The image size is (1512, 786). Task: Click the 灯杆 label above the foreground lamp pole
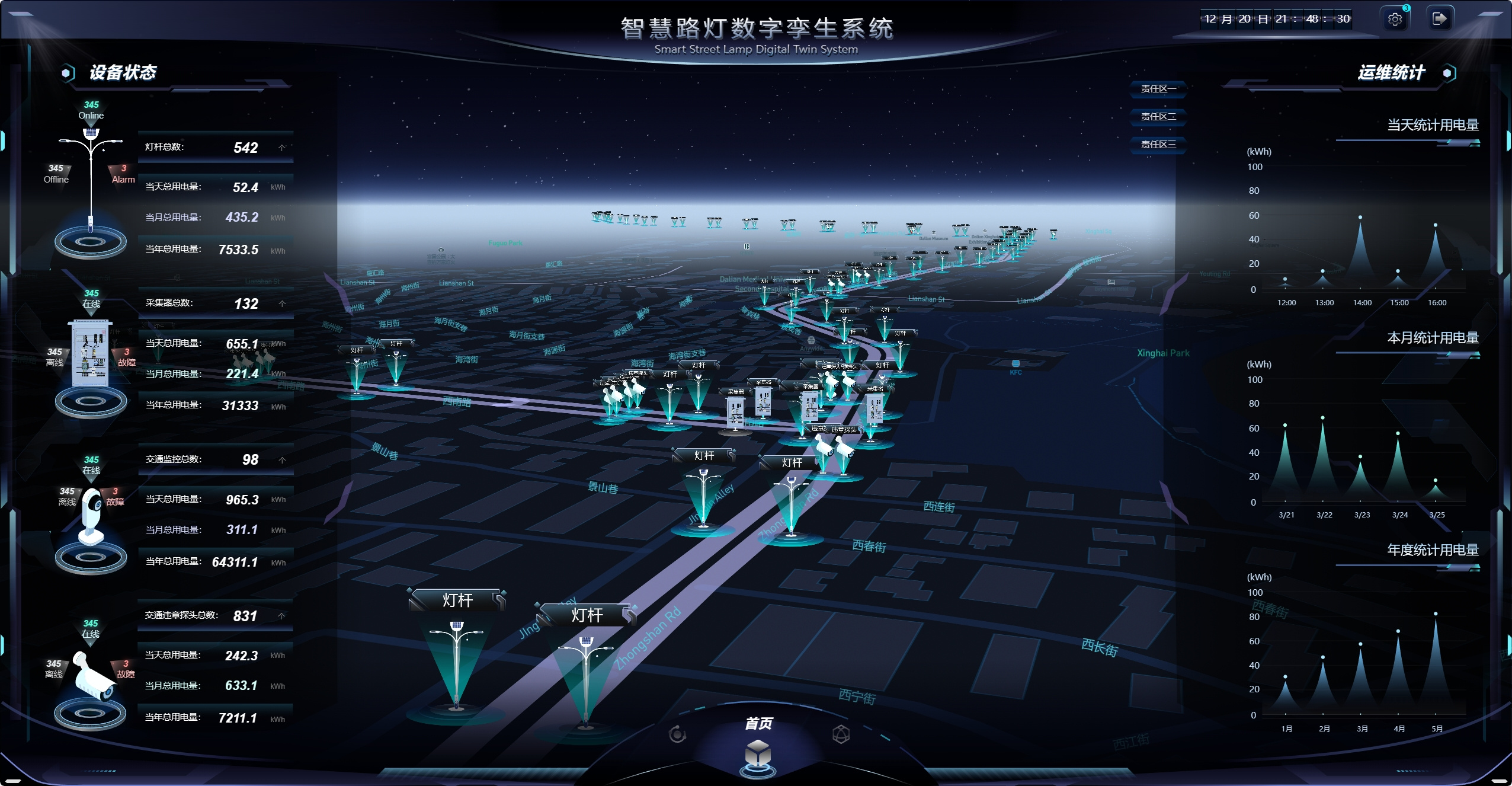pyautogui.click(x=457, y=600)
